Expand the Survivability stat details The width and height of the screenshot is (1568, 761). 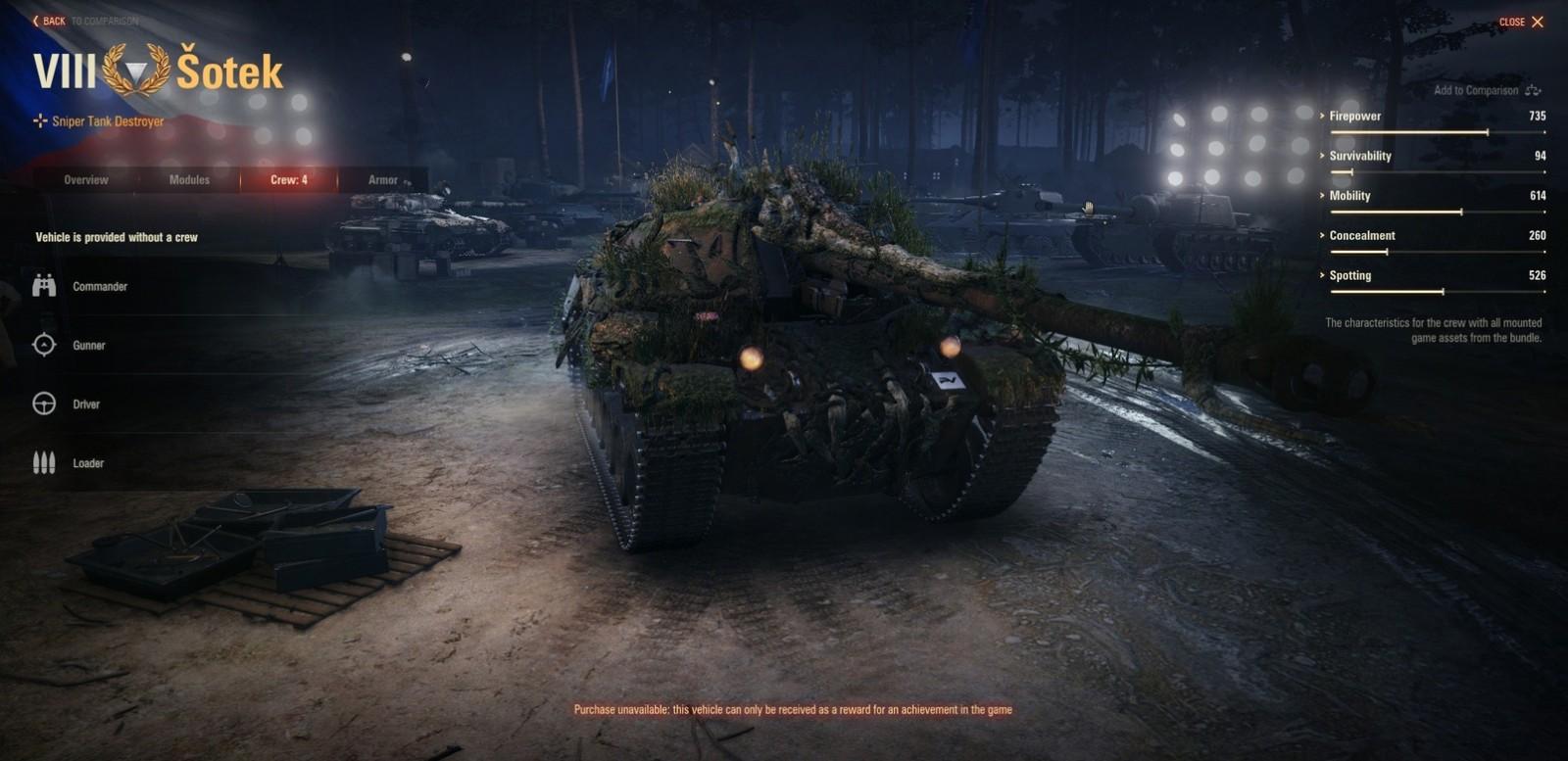point(1322,156)
